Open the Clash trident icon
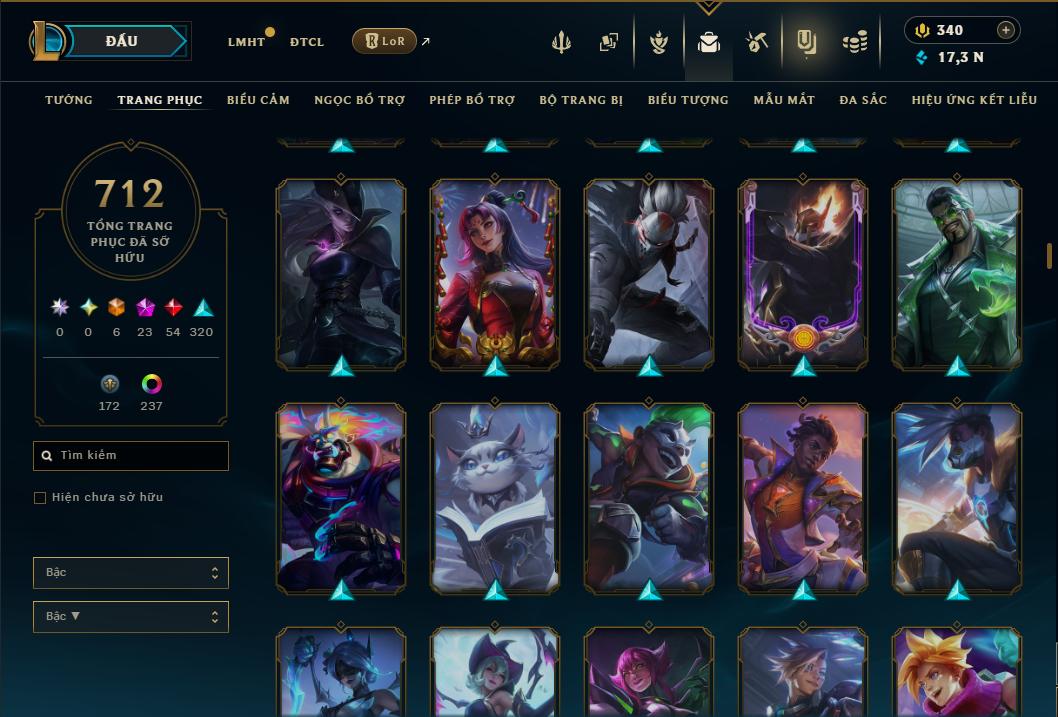Viewport: 1058px width, 717px height. [561, 42]
